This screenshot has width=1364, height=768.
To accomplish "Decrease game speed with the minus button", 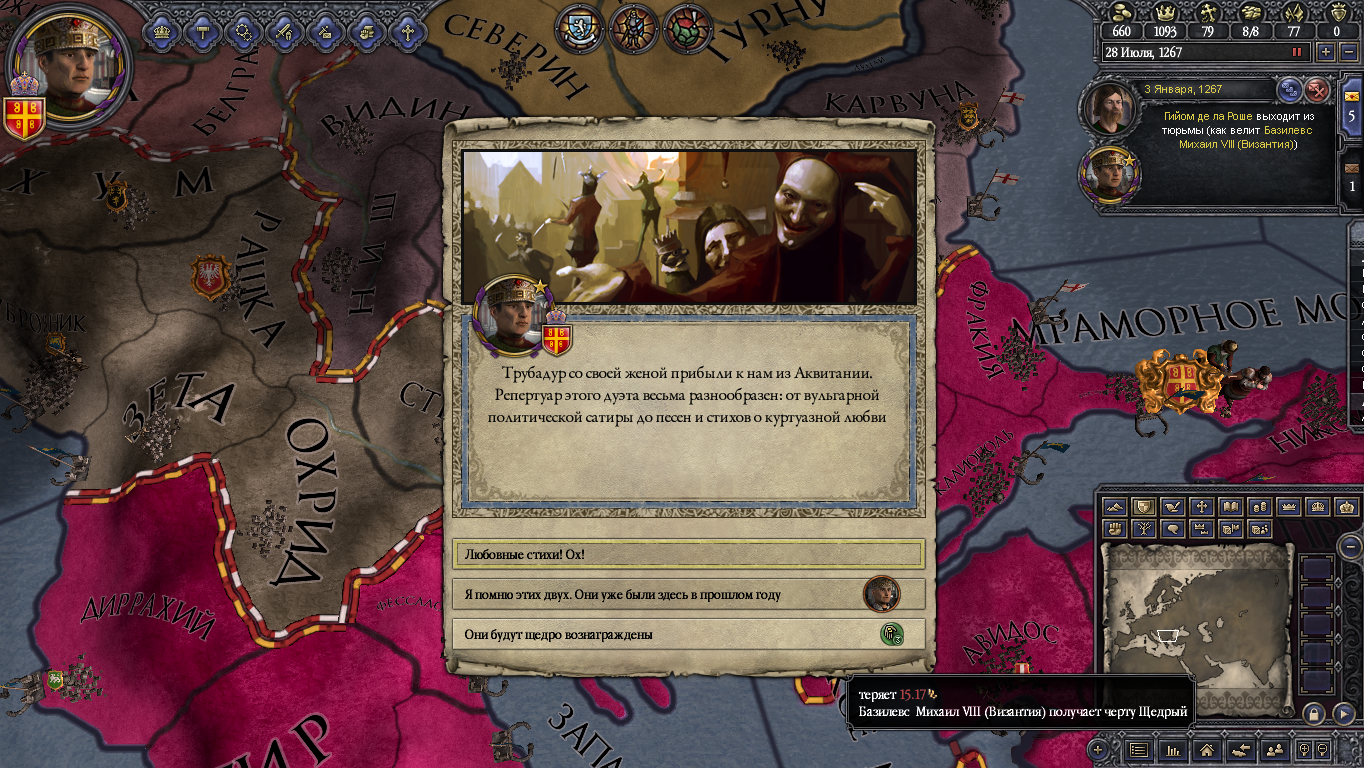I will click(1347, 52).
